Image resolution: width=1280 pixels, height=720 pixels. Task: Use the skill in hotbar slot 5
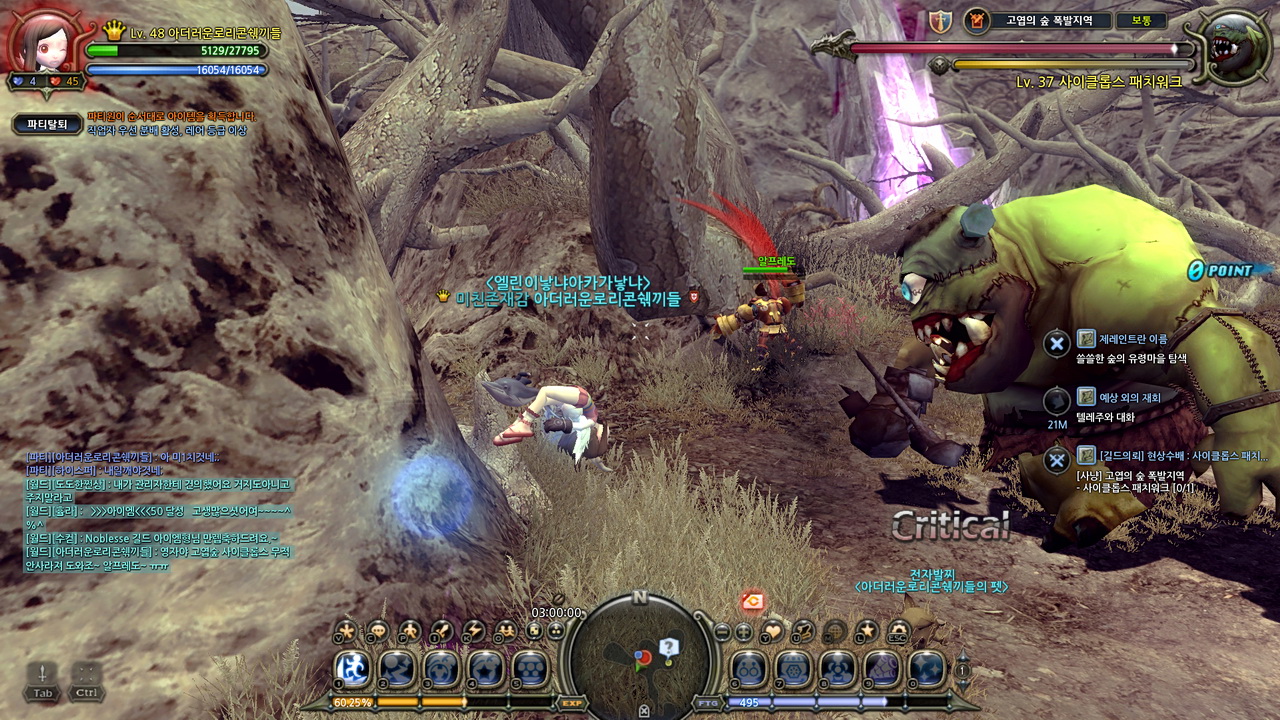click(530, 668)
